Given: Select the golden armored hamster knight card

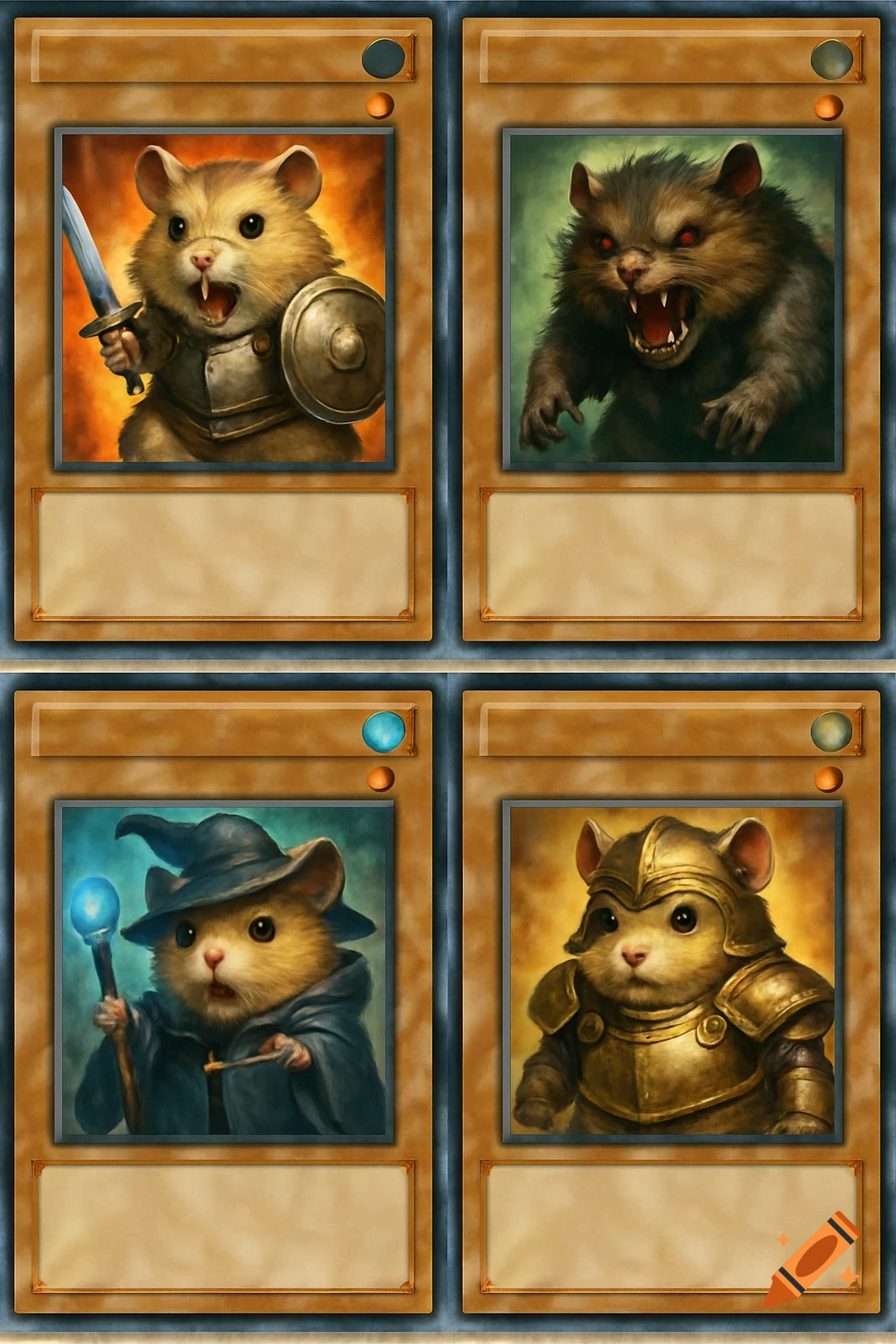Looking at the screenshot, I should coord(672,971).
